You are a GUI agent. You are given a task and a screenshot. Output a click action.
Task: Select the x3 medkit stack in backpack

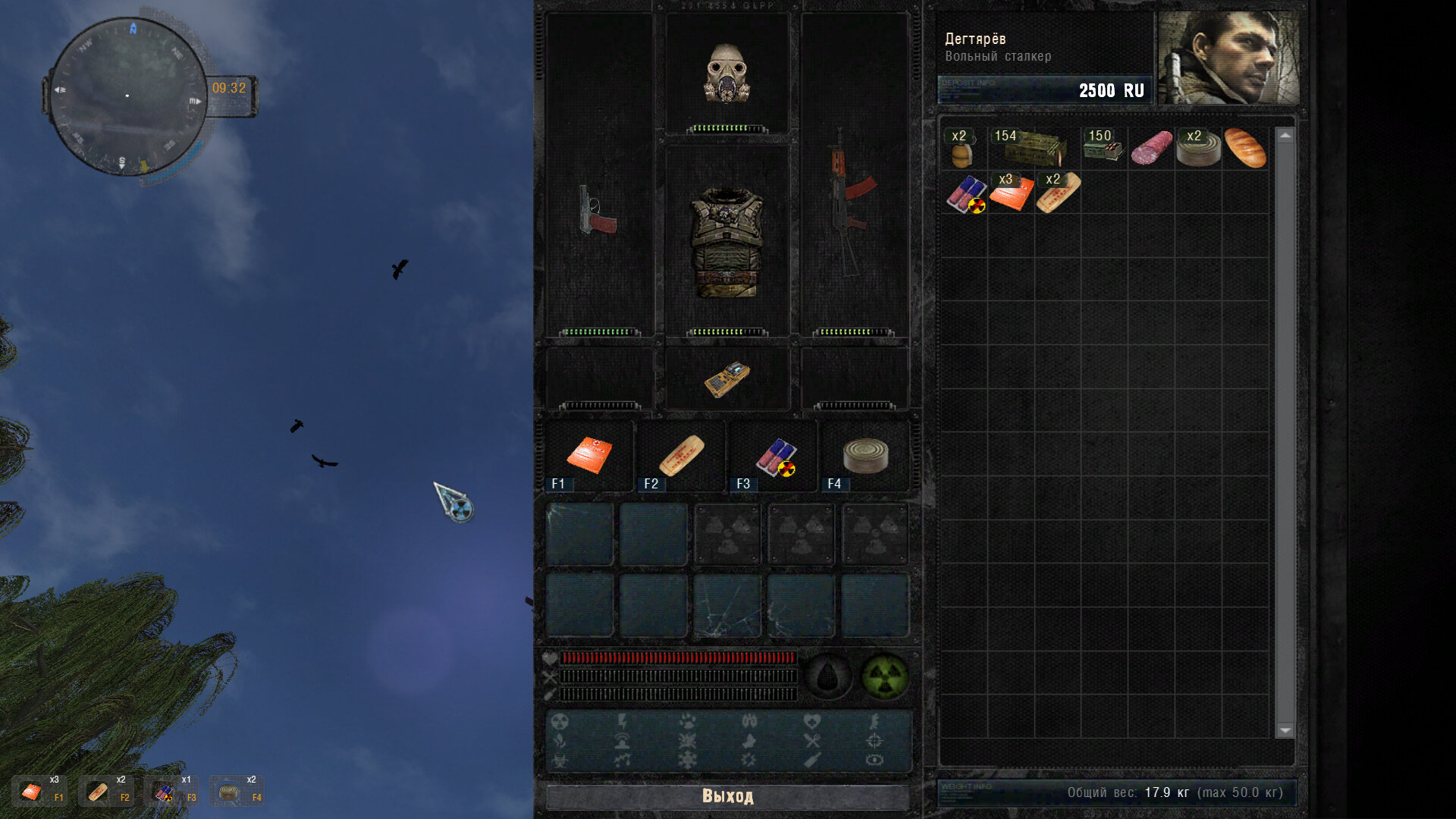[x=1011, y=193]
